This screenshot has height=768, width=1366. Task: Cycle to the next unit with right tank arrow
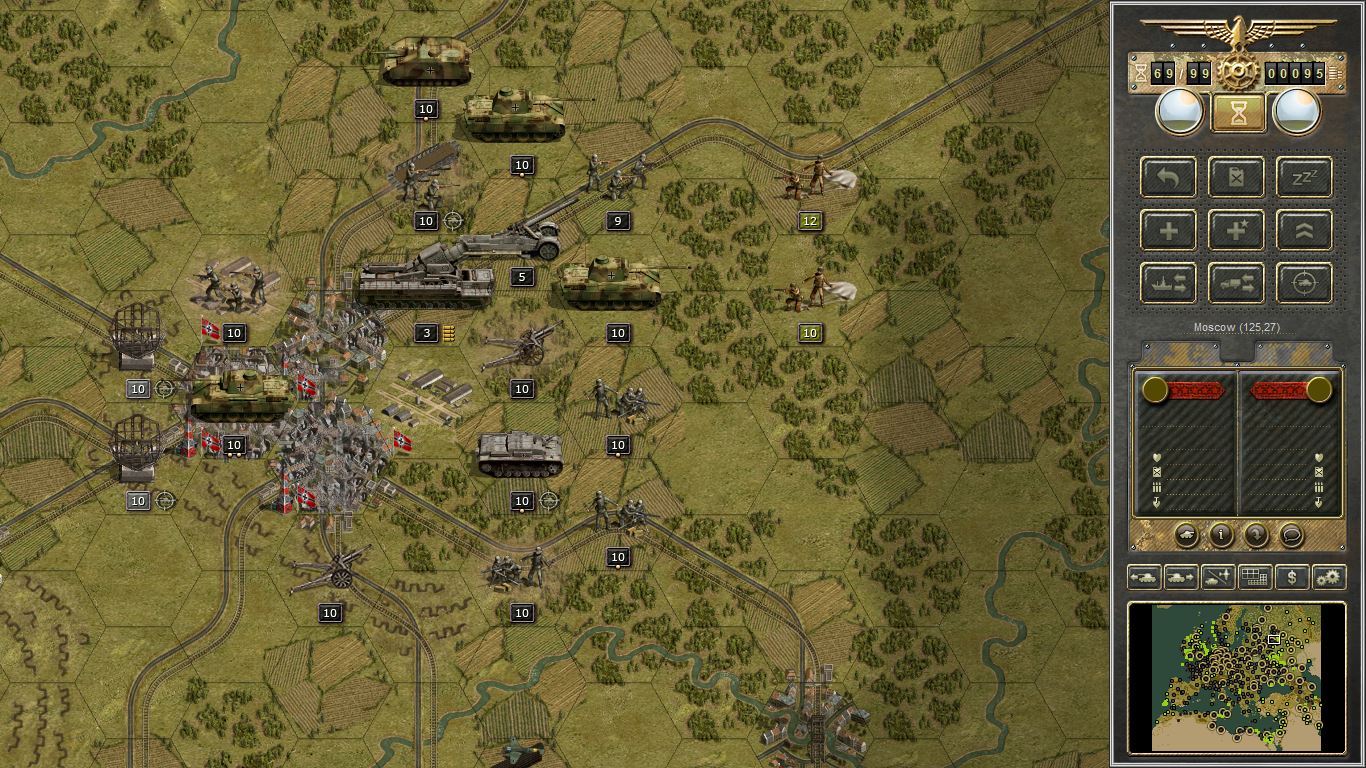click(1182, 577)
